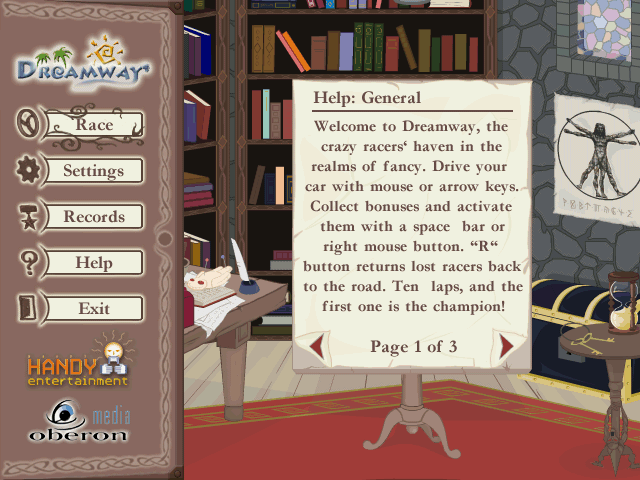The image size is (640, 480).
Task: Start a race from the menu
Action: 94,125
